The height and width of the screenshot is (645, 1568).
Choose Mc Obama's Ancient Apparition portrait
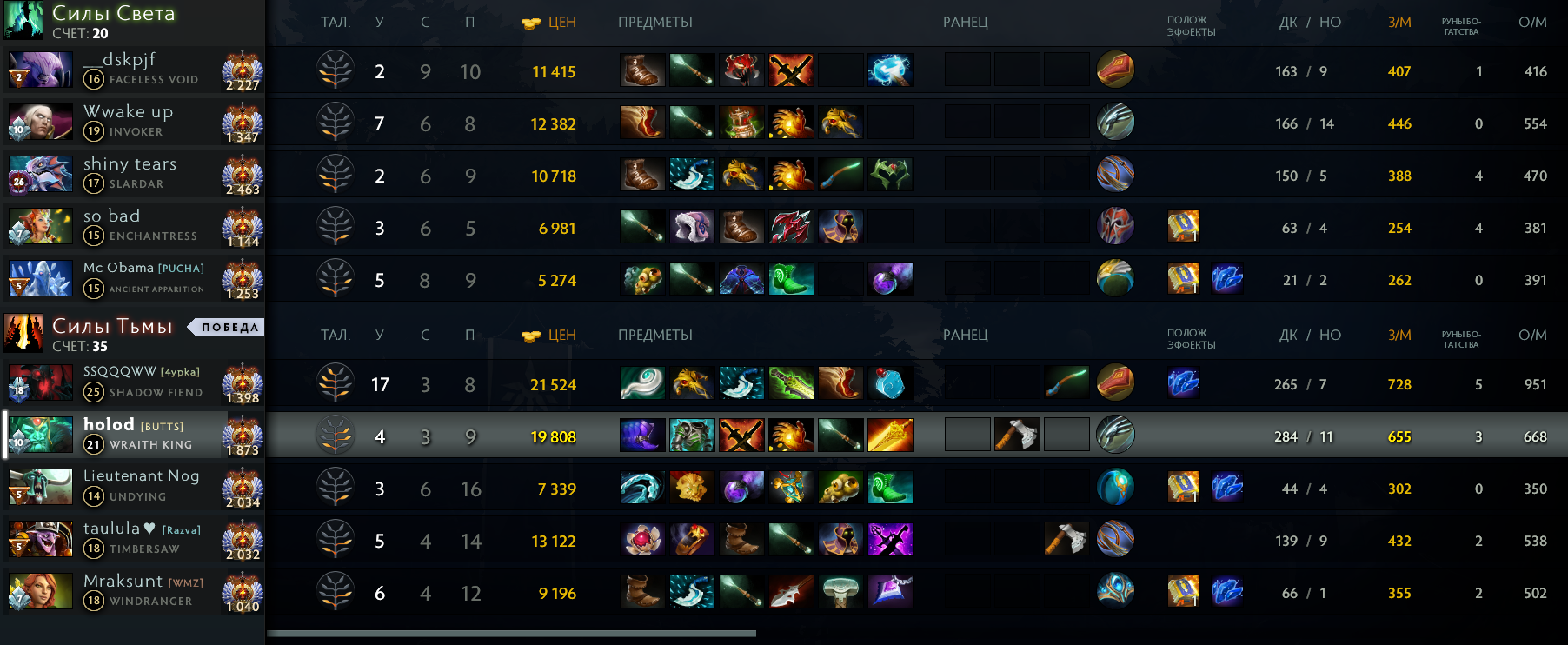click(x=40, y=279)
